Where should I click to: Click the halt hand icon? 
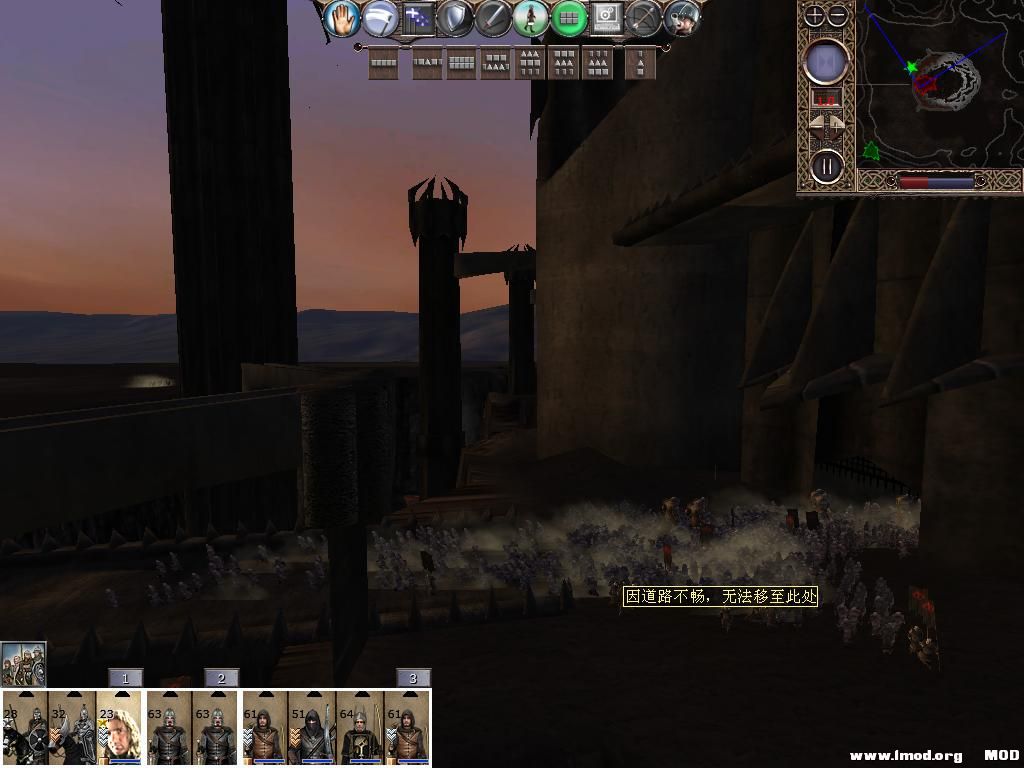coord(341,18)
